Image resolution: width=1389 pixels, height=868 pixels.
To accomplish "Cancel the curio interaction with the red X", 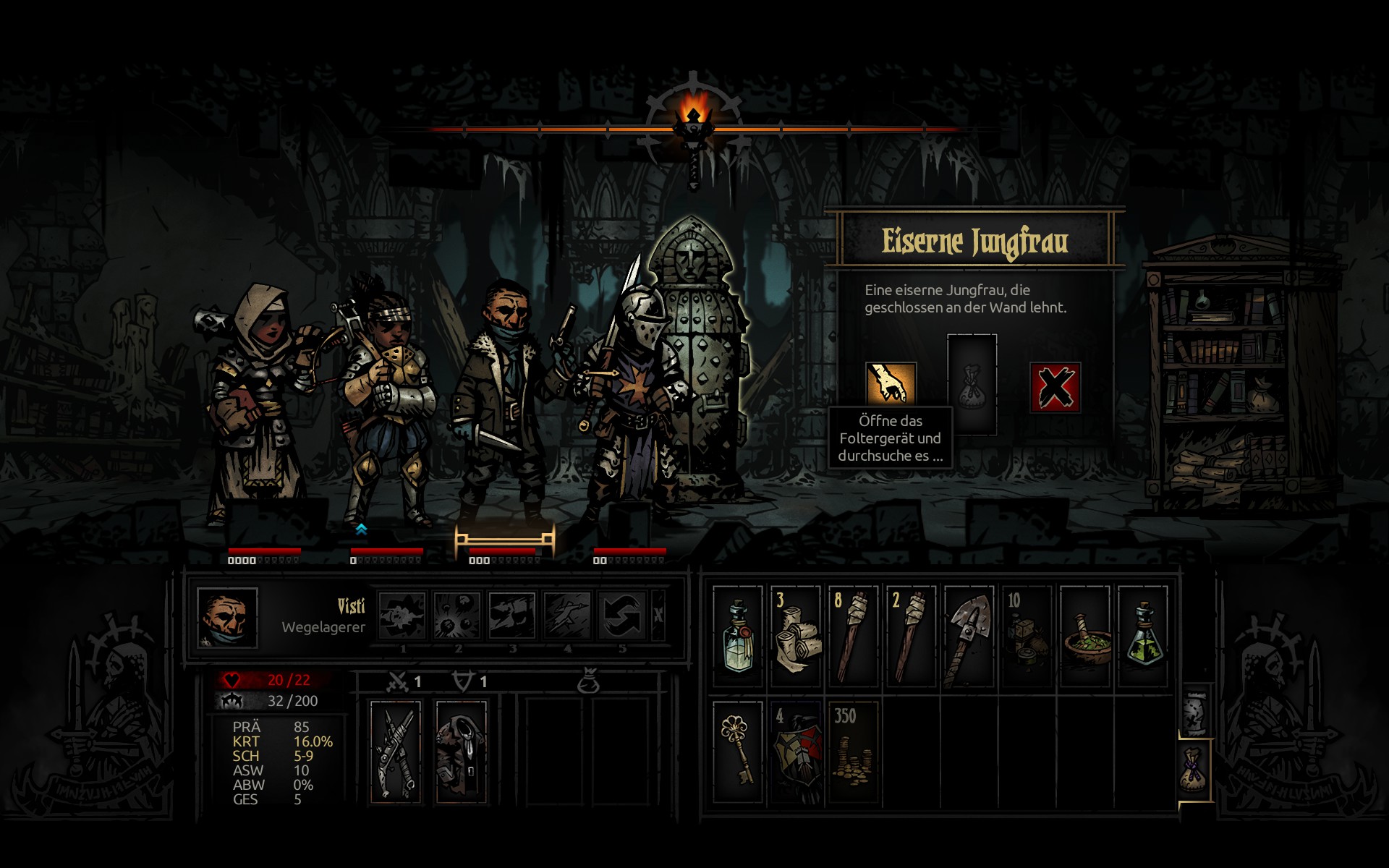I will (x=1055, y=388).
